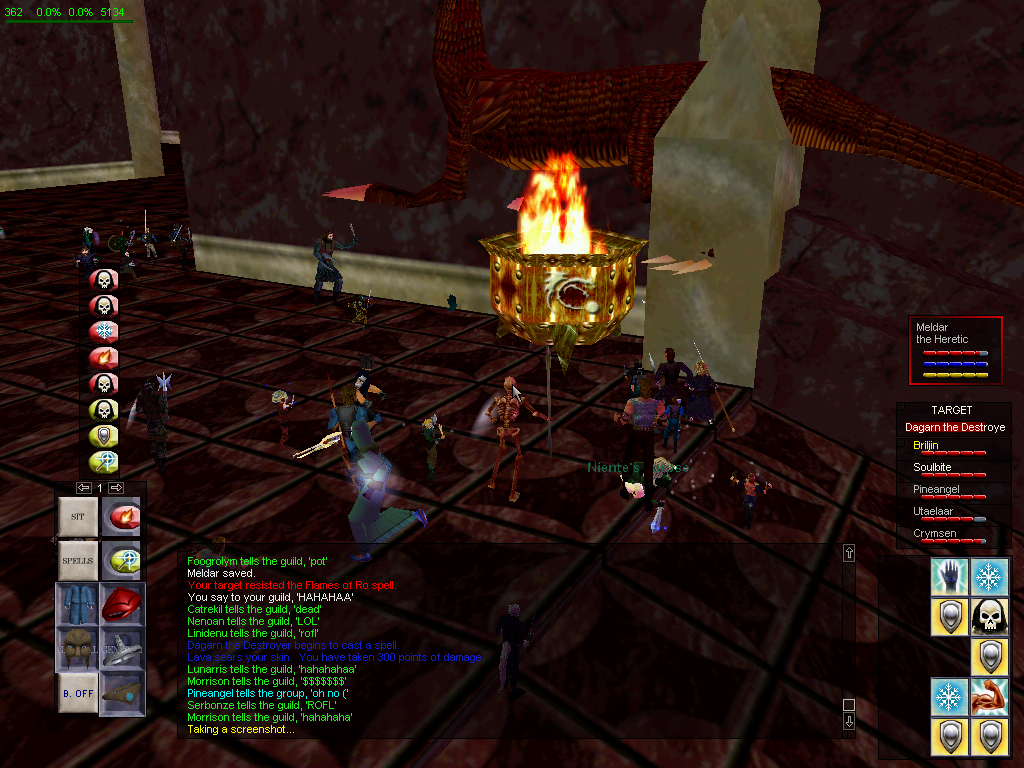Screen dimensions: 1024x768
Task: Click the flexed arm buff icon
Action: tap(990, 696)
